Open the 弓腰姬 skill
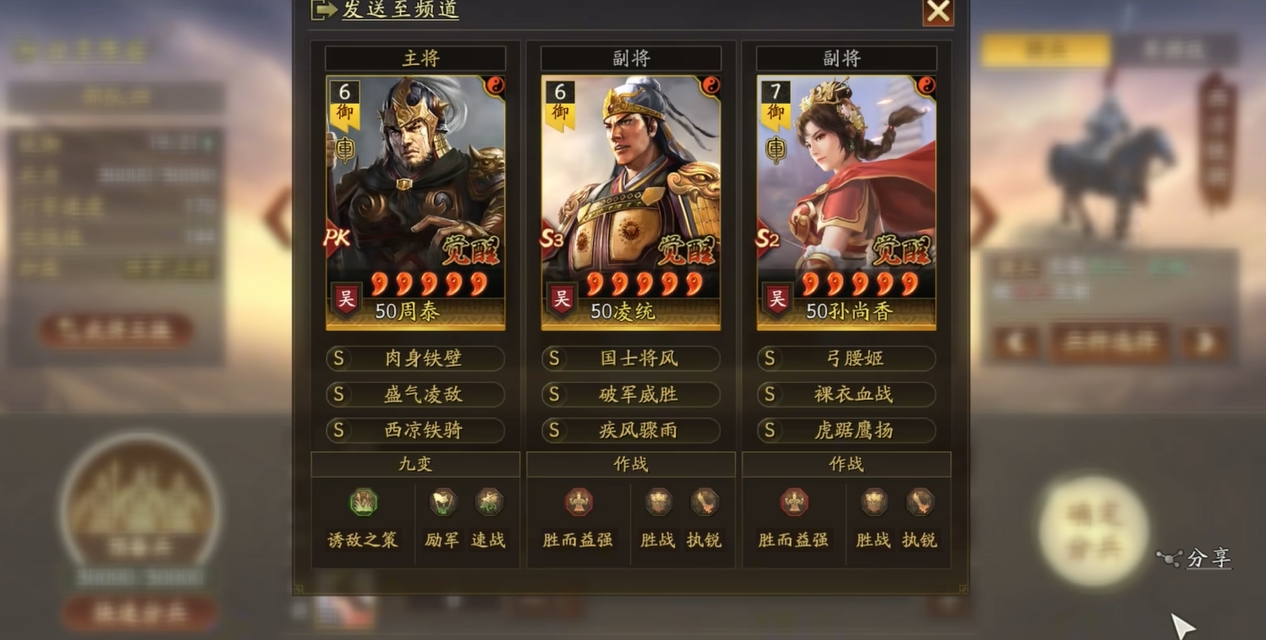Viewport: 1266px width, 640px height. click(x=846, y=358)
